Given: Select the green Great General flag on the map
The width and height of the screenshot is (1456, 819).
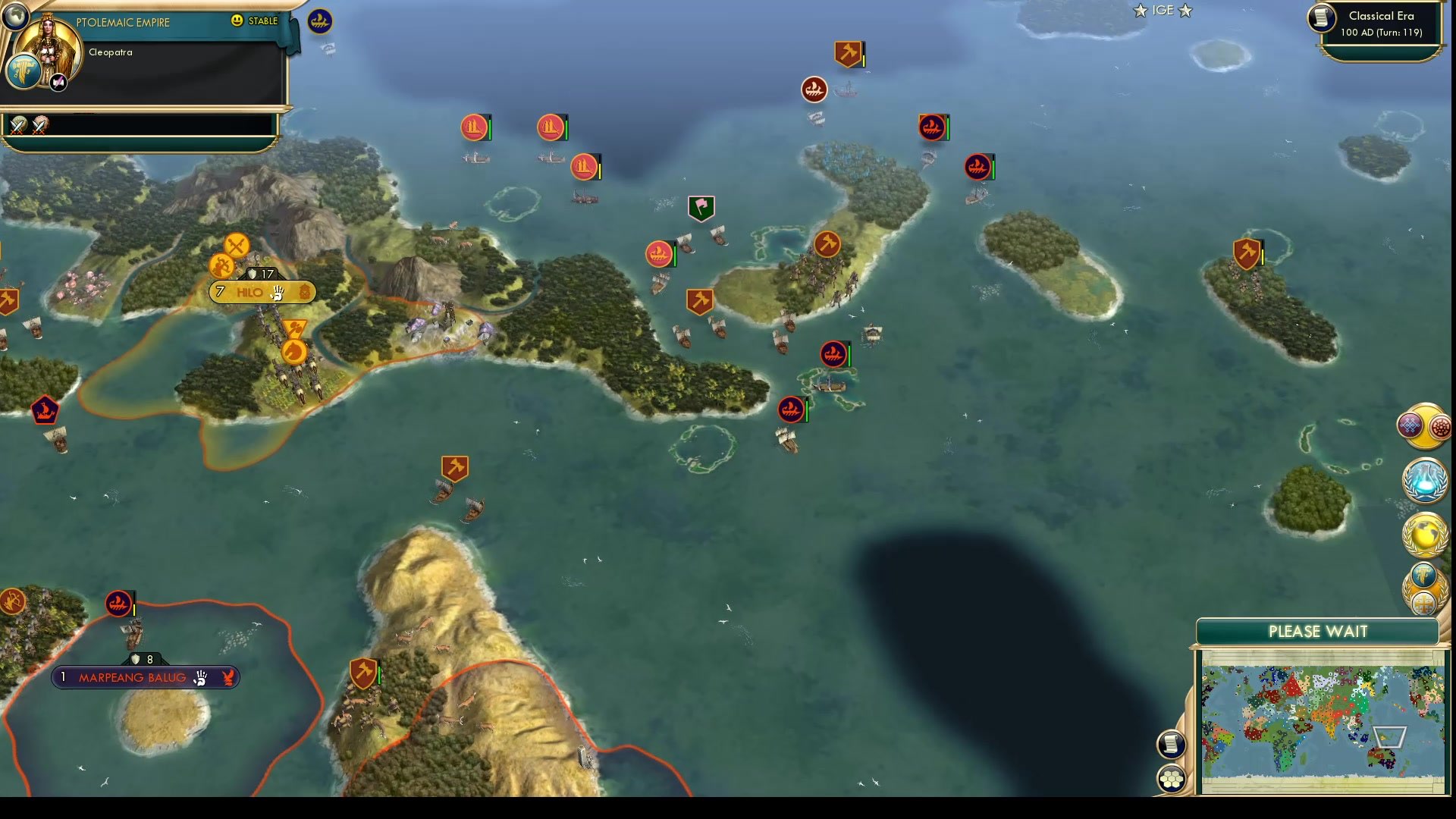Looking at the screenshot, I should 703,206.
